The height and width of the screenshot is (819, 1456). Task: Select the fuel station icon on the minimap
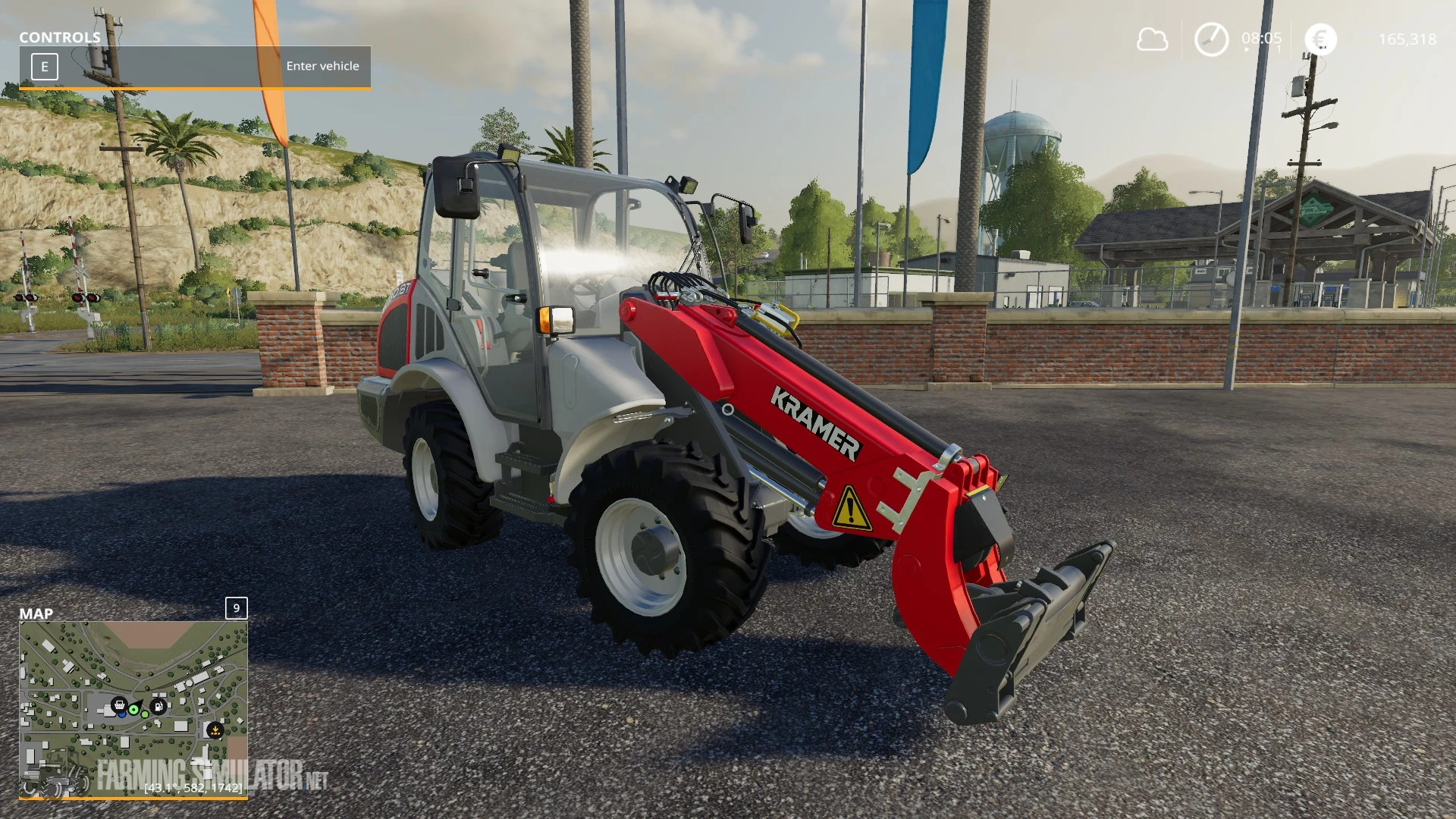point(158,707)
